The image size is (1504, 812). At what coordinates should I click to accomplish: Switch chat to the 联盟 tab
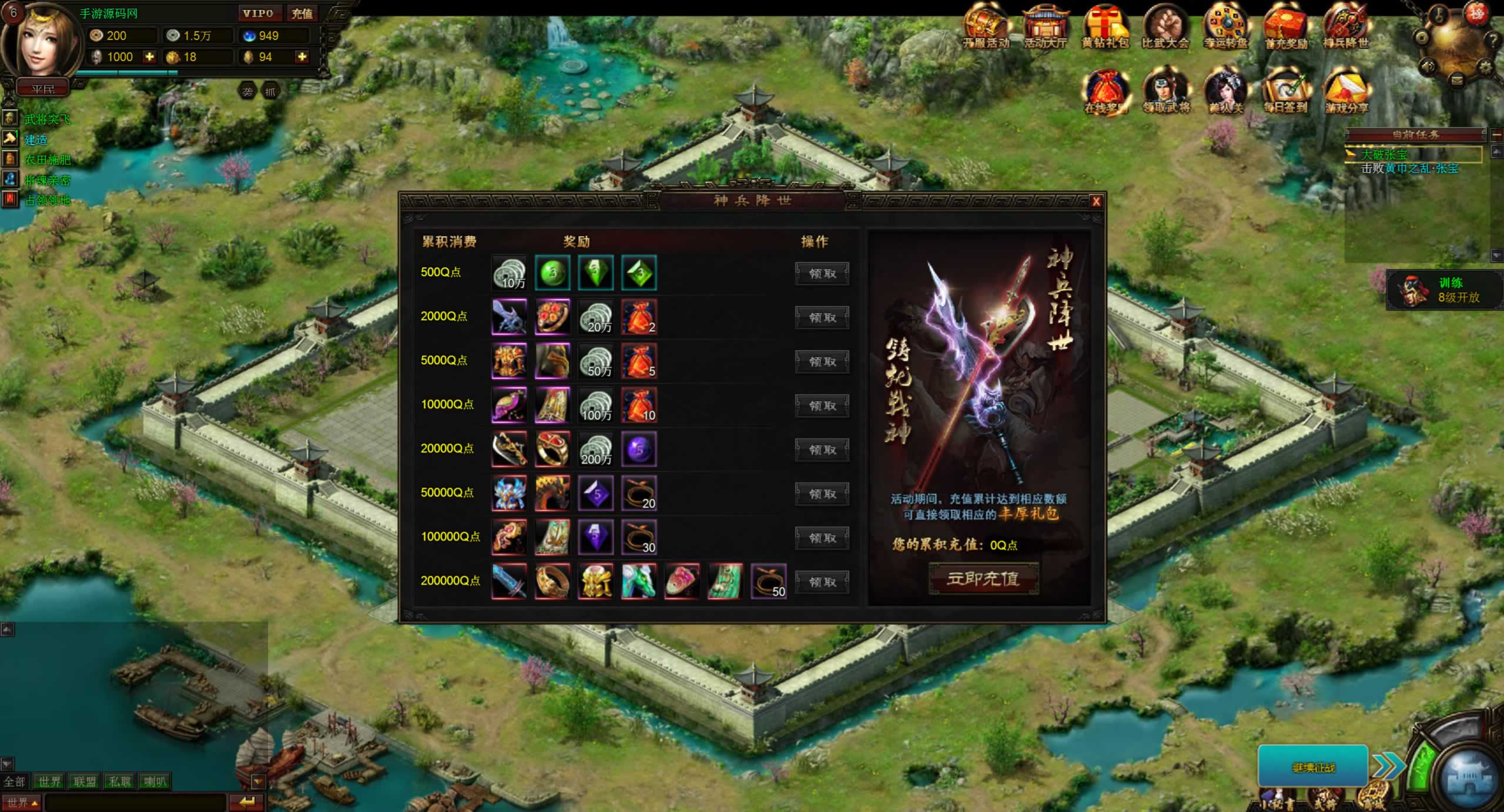click(x=84, y=781)
